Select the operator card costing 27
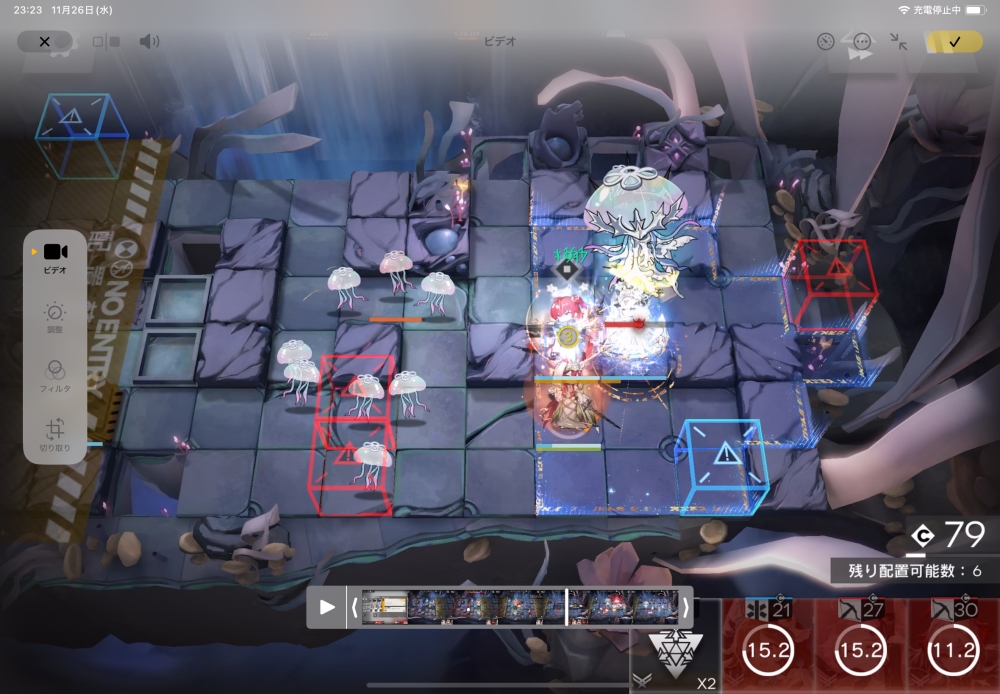Screen dimensions: 1000x694 click(x=860, y=647)
